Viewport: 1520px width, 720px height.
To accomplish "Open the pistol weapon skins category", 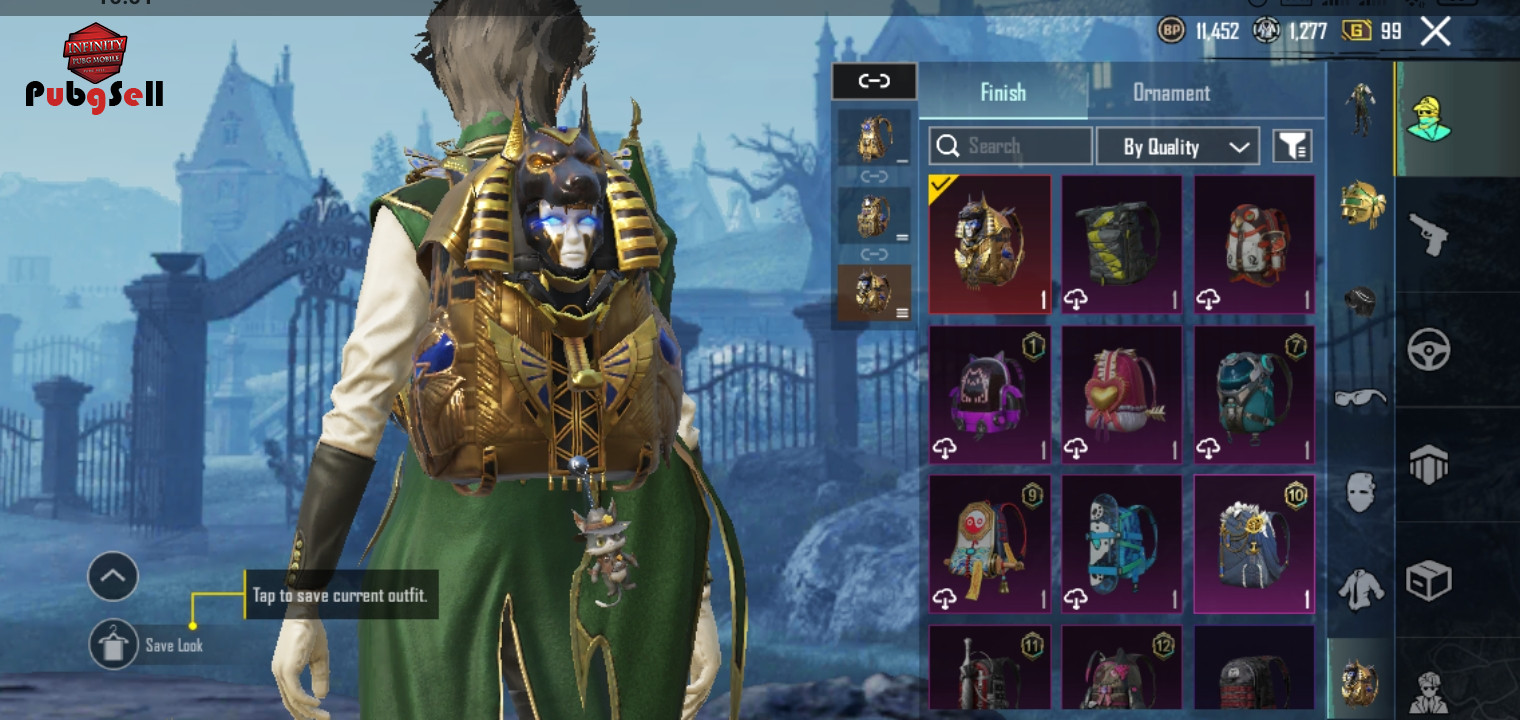I will (1428, 234).
